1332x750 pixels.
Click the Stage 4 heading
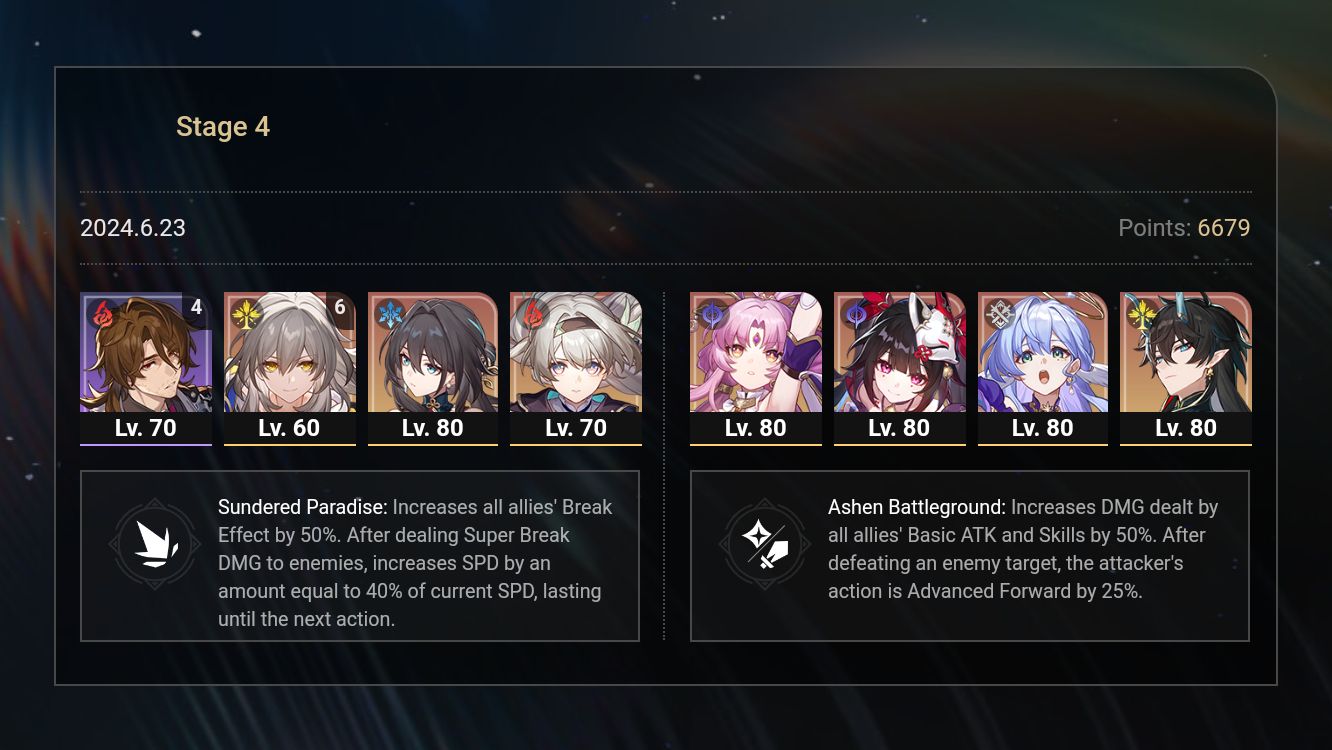(222, 126)
